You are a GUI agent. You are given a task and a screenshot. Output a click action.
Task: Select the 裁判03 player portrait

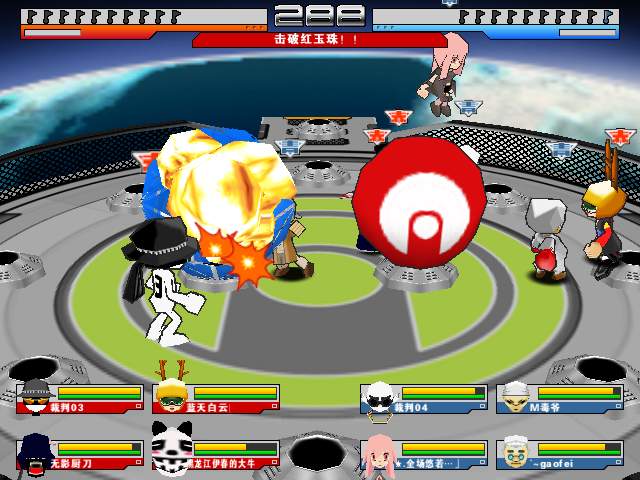click(x=36, y=397)
